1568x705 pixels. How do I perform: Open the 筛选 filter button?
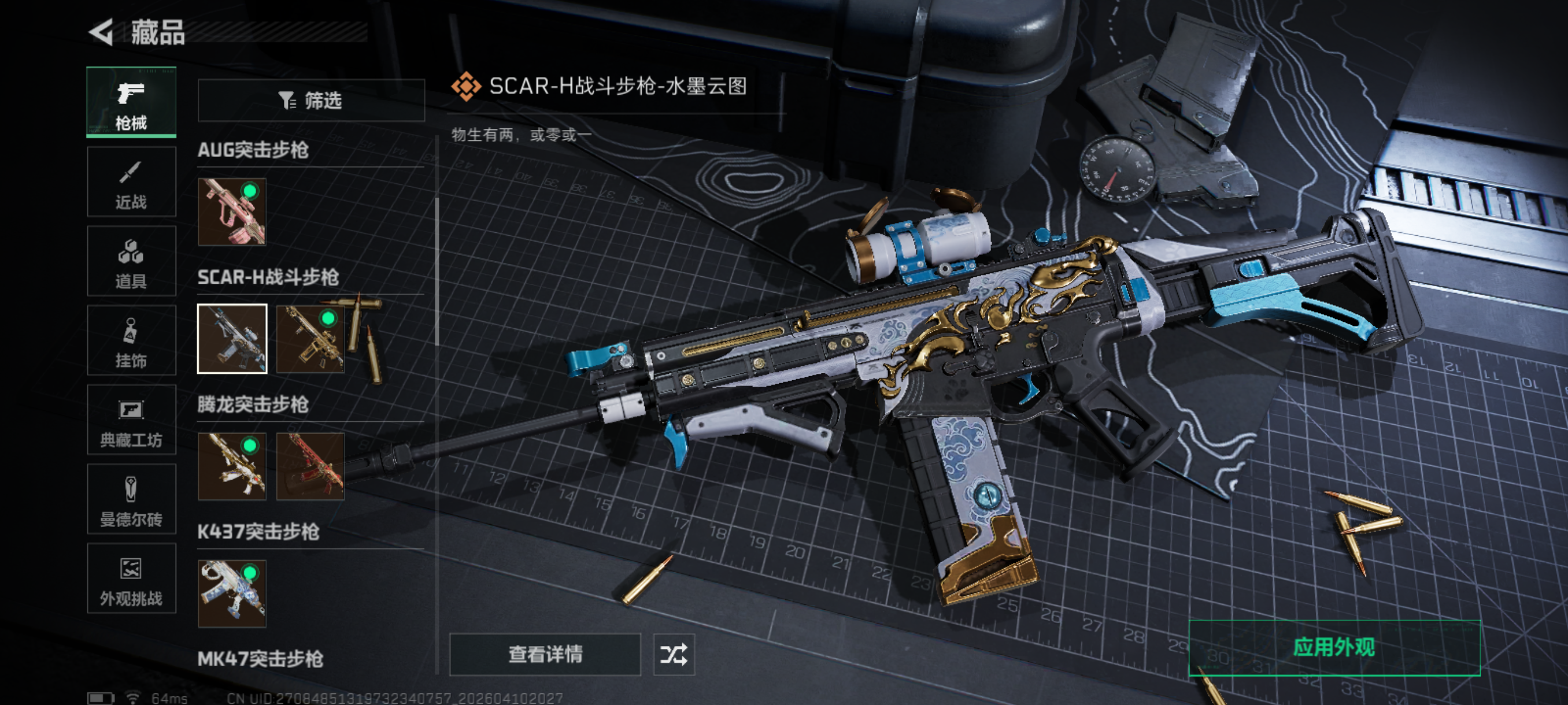(311, 101)
